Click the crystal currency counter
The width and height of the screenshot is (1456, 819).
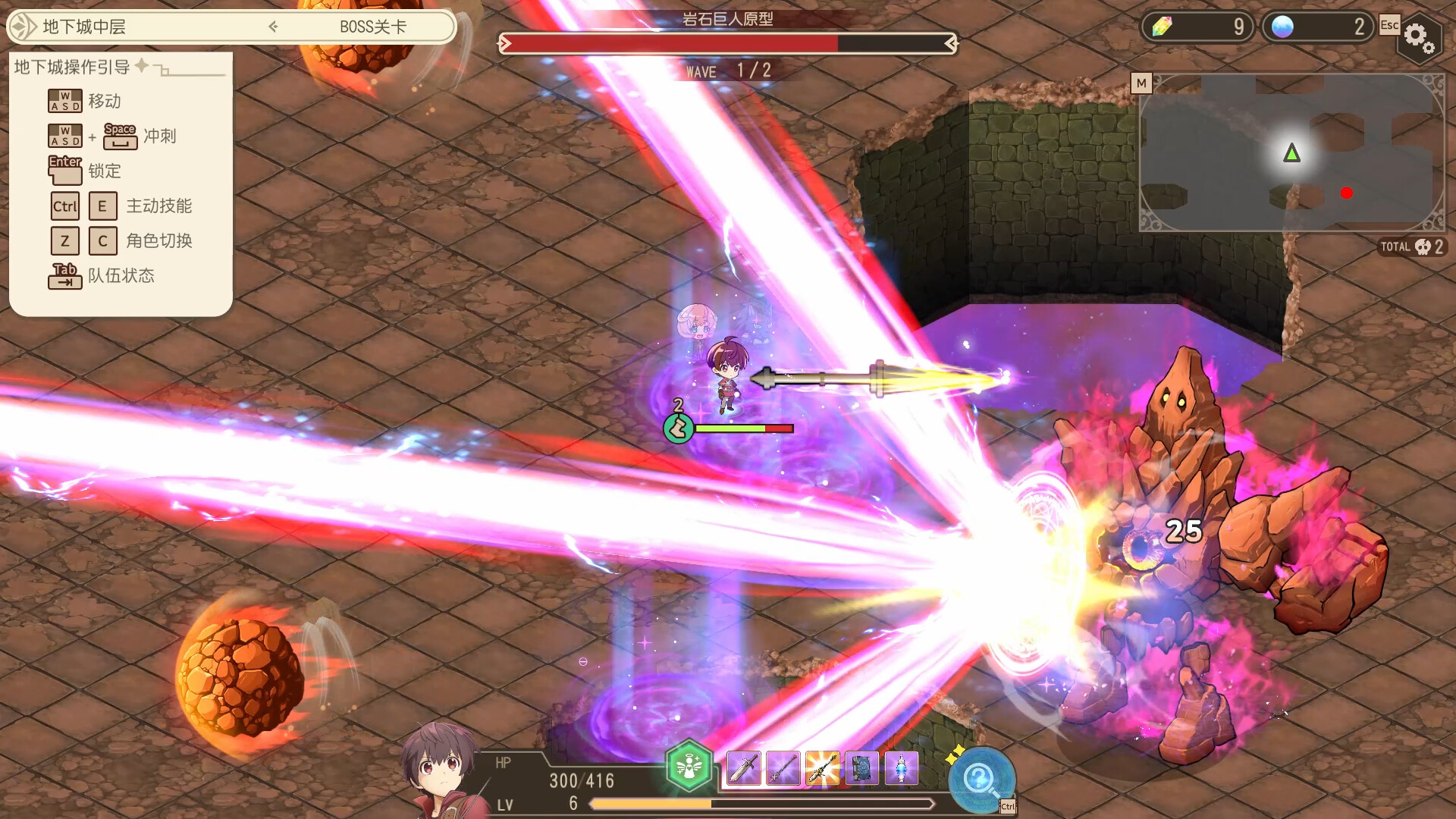point(1197,27)
